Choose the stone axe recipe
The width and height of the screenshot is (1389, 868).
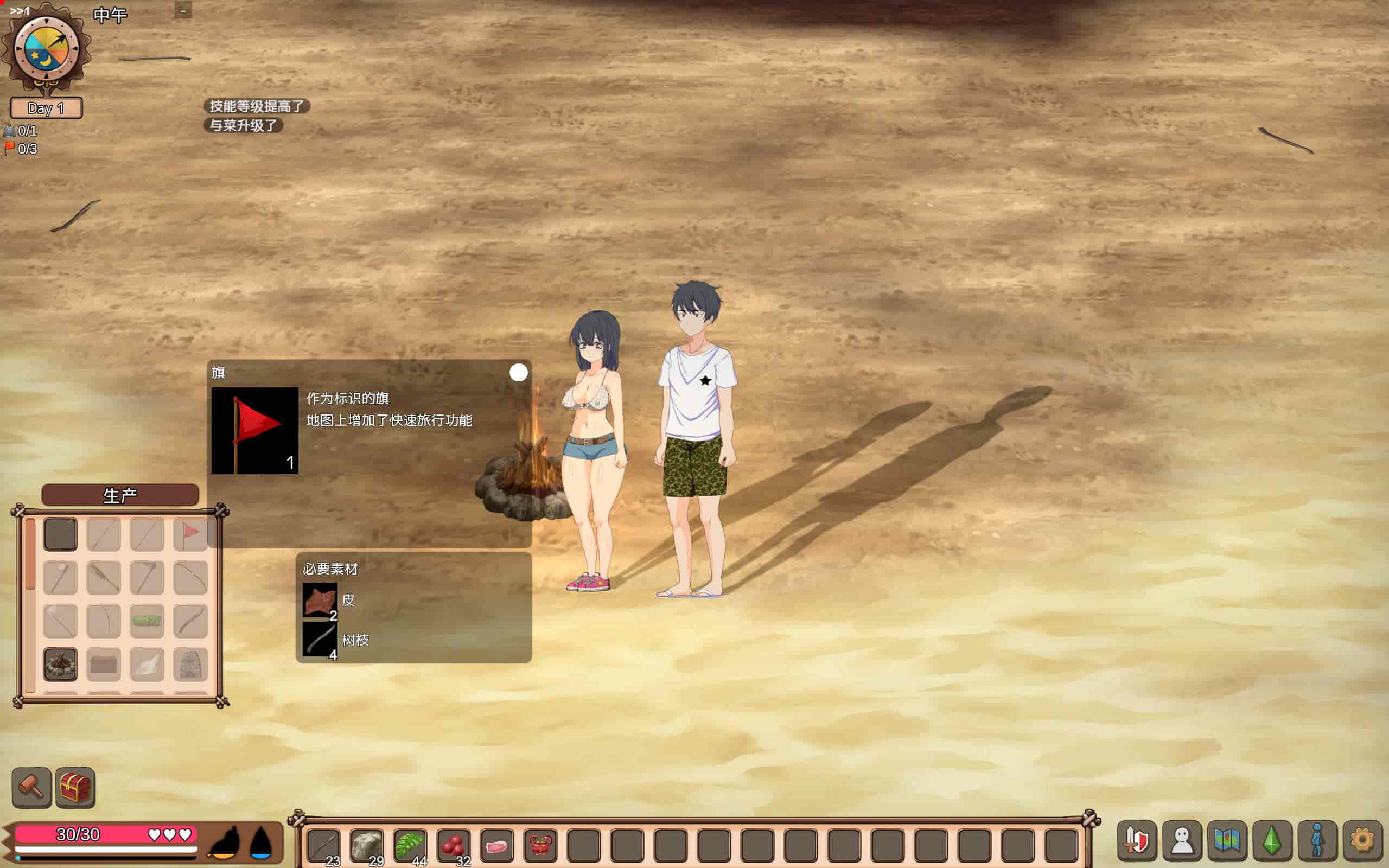tap(147, 577)
